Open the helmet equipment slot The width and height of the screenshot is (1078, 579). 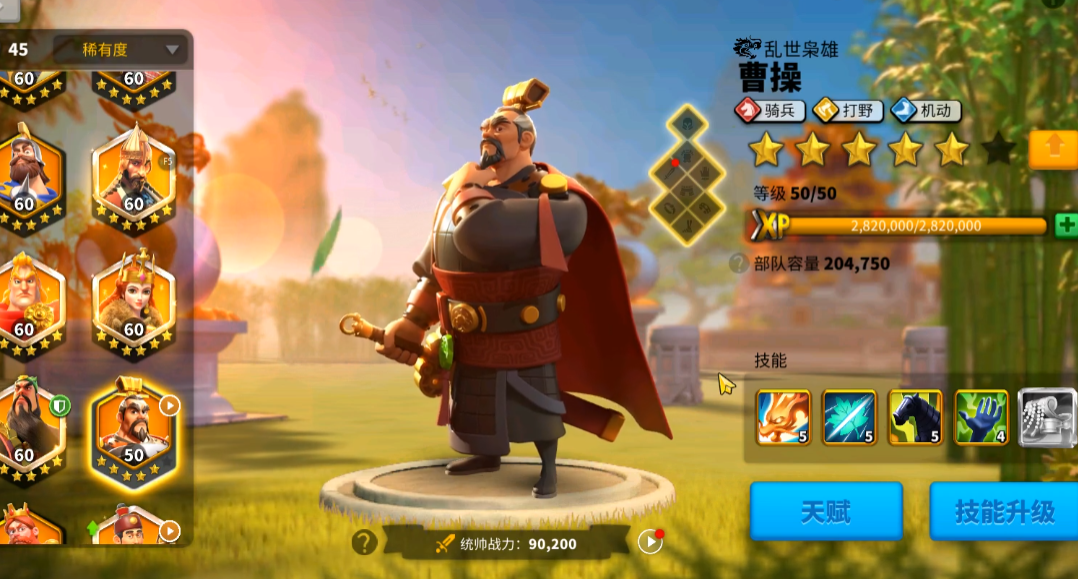click(688, 124)
